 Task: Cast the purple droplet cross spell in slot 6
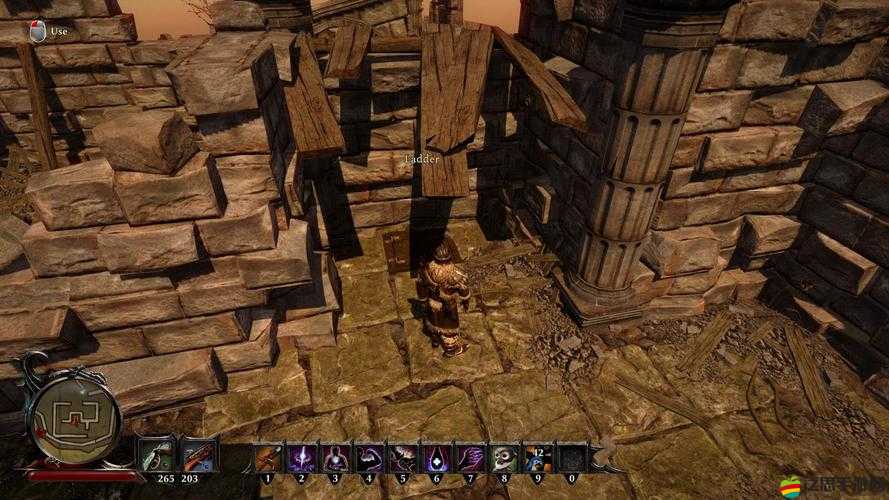click(437, 457)
